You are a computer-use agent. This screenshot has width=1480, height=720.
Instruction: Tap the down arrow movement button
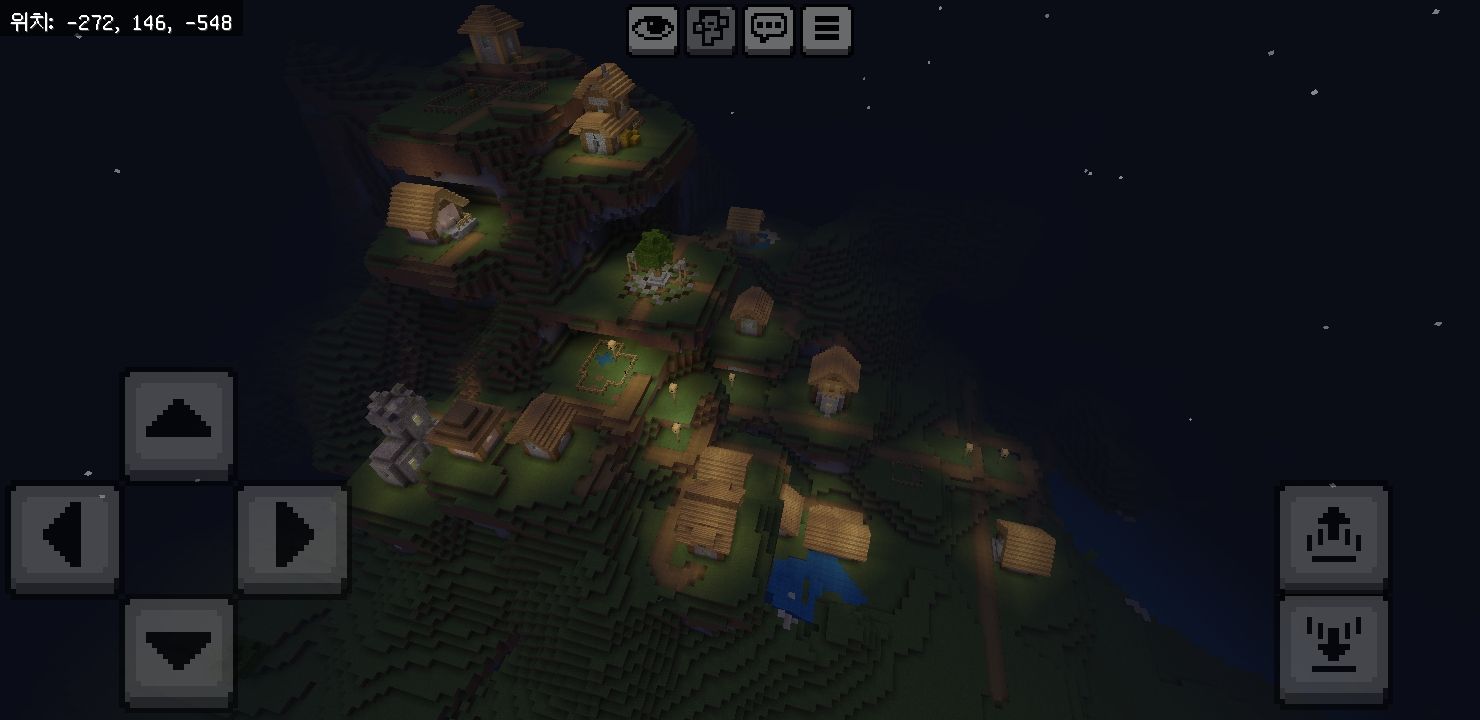179,651
